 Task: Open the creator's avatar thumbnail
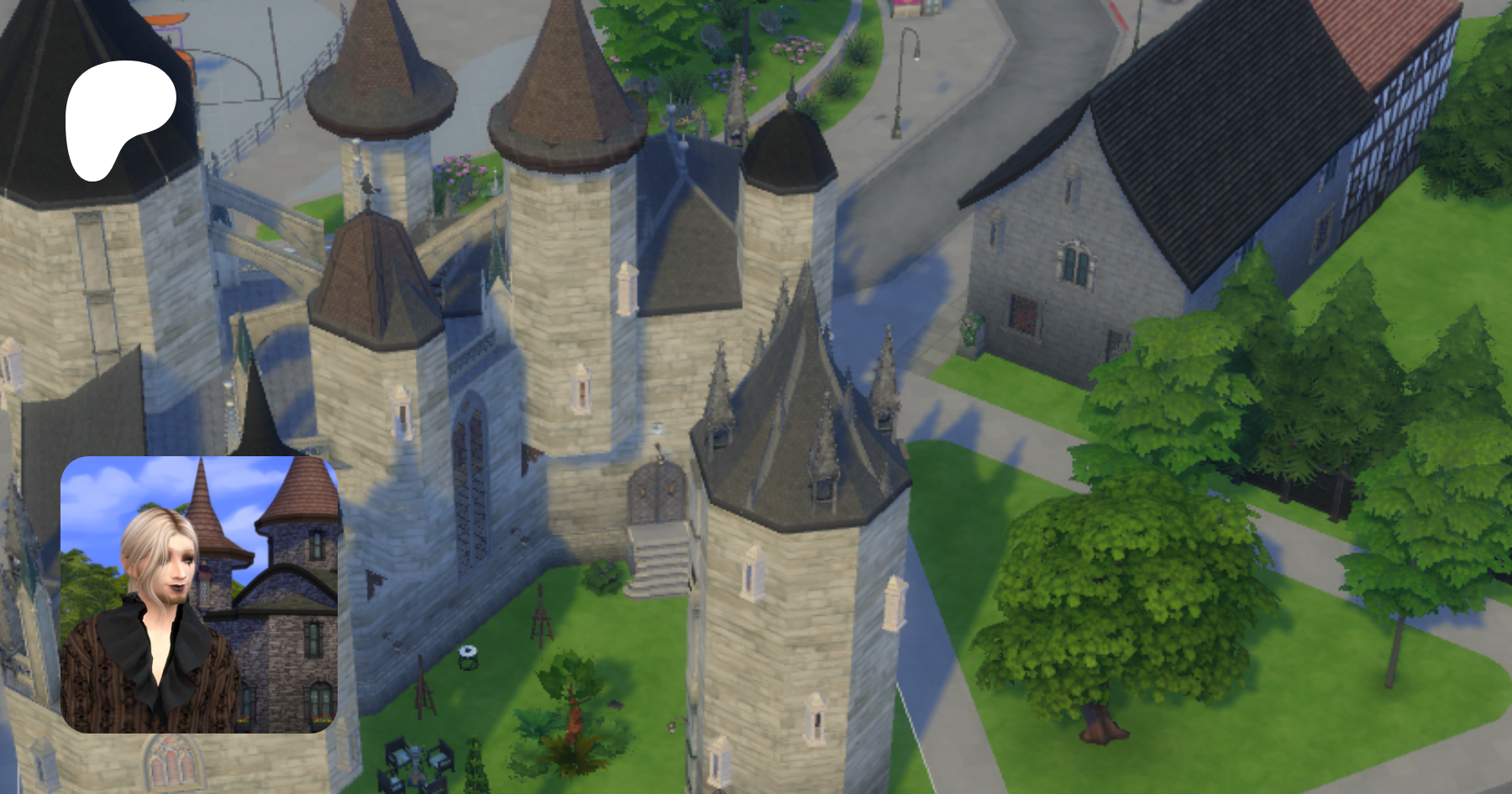[x=199, y=594]
